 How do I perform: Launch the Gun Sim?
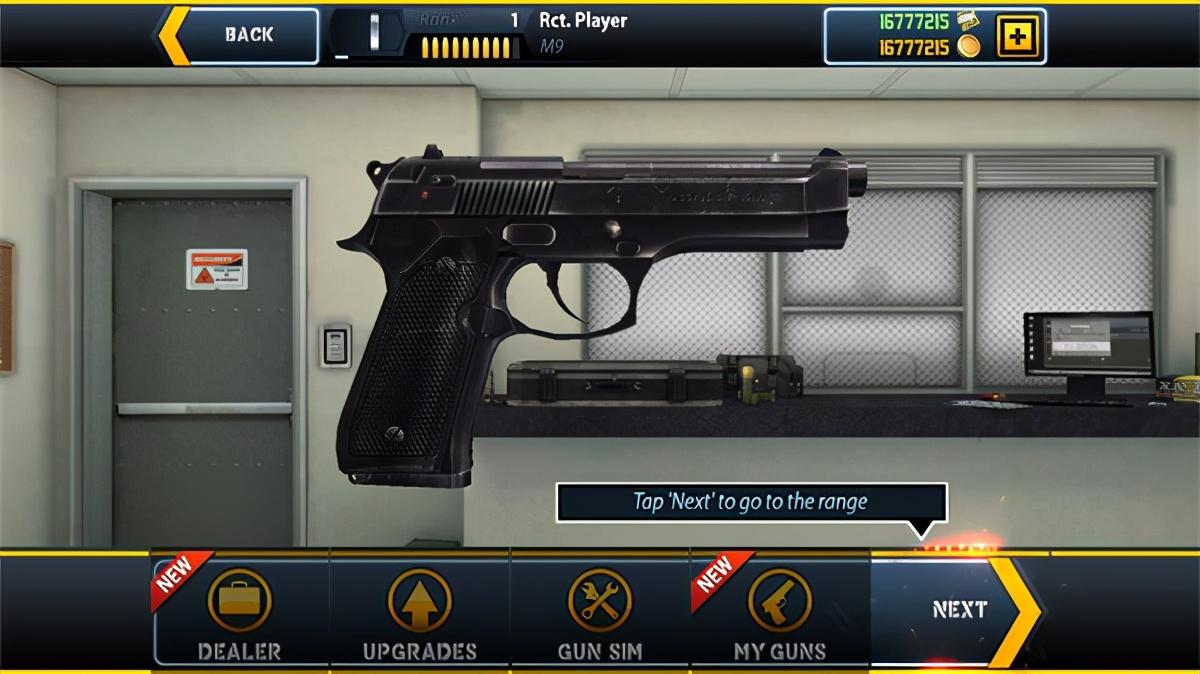(600, 610)
